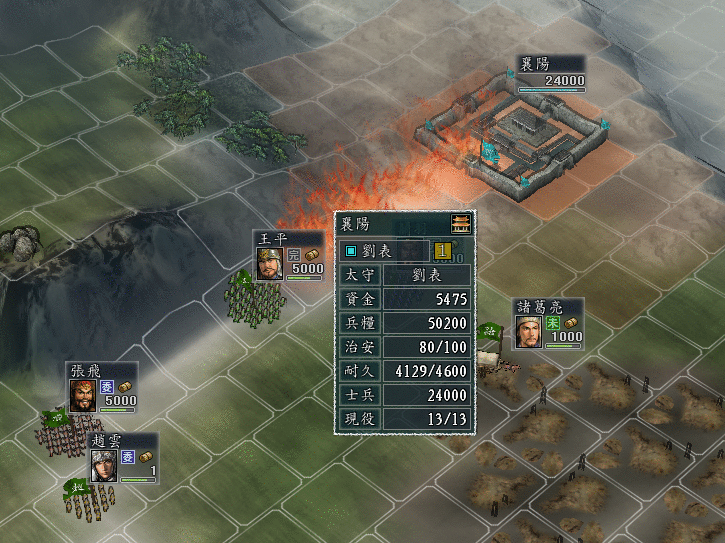Click the palace building icon in the 襄陽 panel
This screenshot has width=725, height=543.
point(459,224)
